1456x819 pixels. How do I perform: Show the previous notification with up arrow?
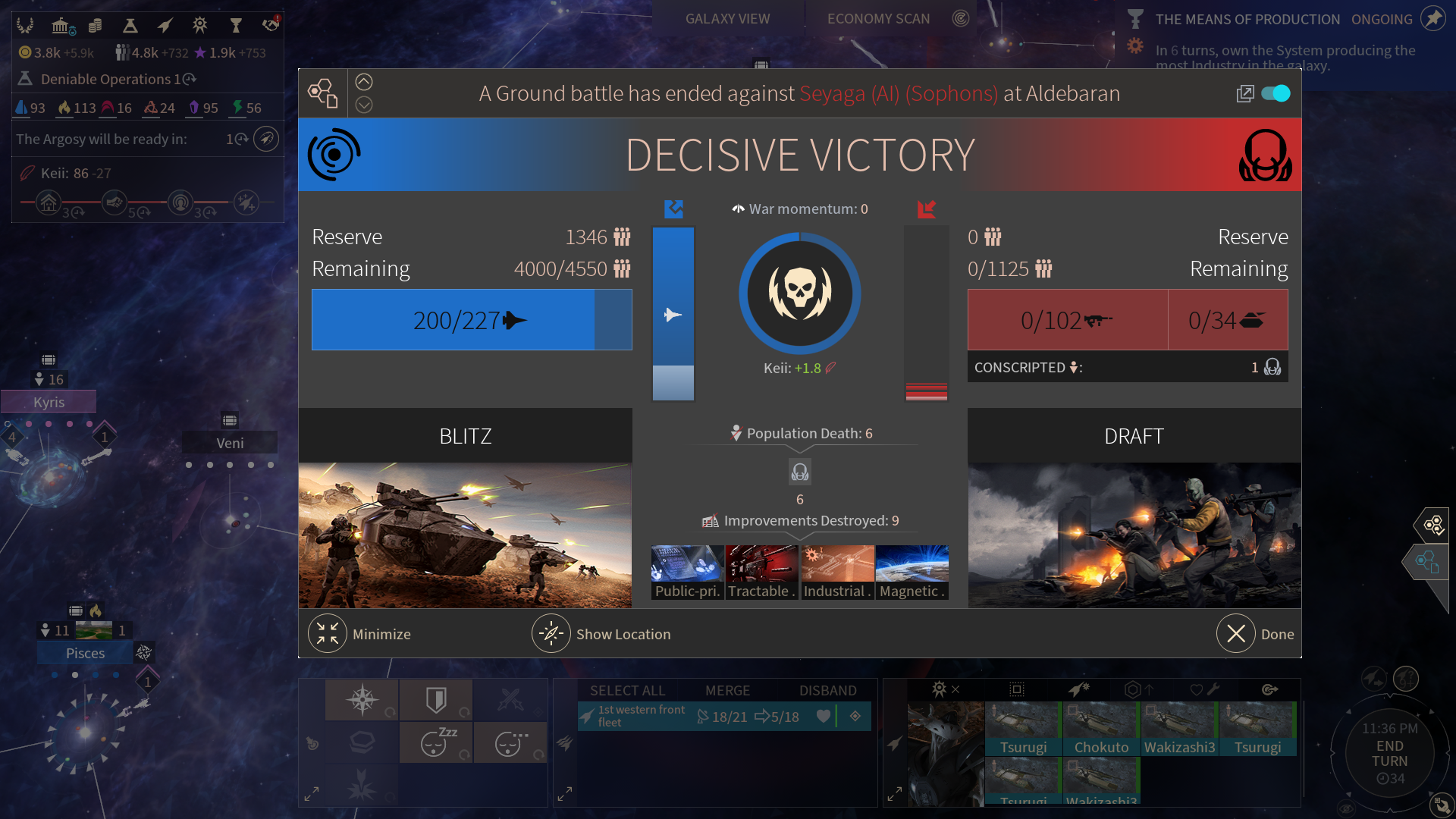[x=364, y=82]
